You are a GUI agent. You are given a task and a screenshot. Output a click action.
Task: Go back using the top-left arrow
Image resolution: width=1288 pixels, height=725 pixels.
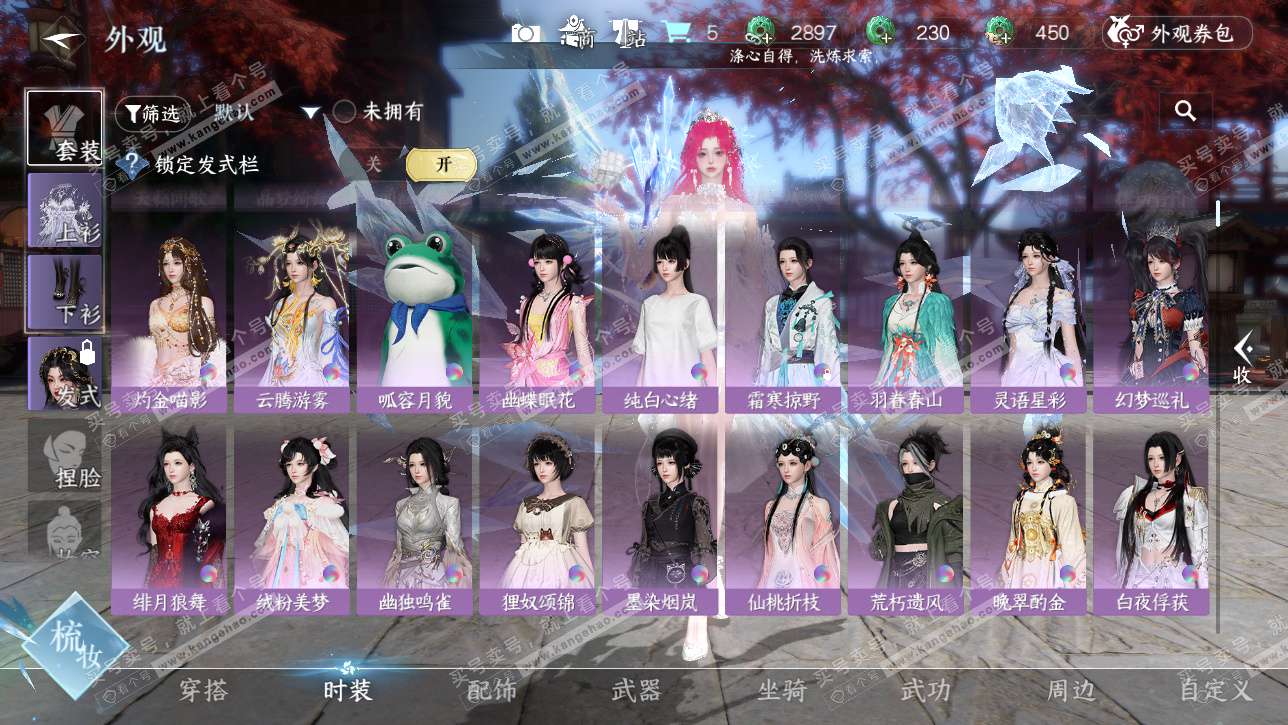[x=62, y=40]
